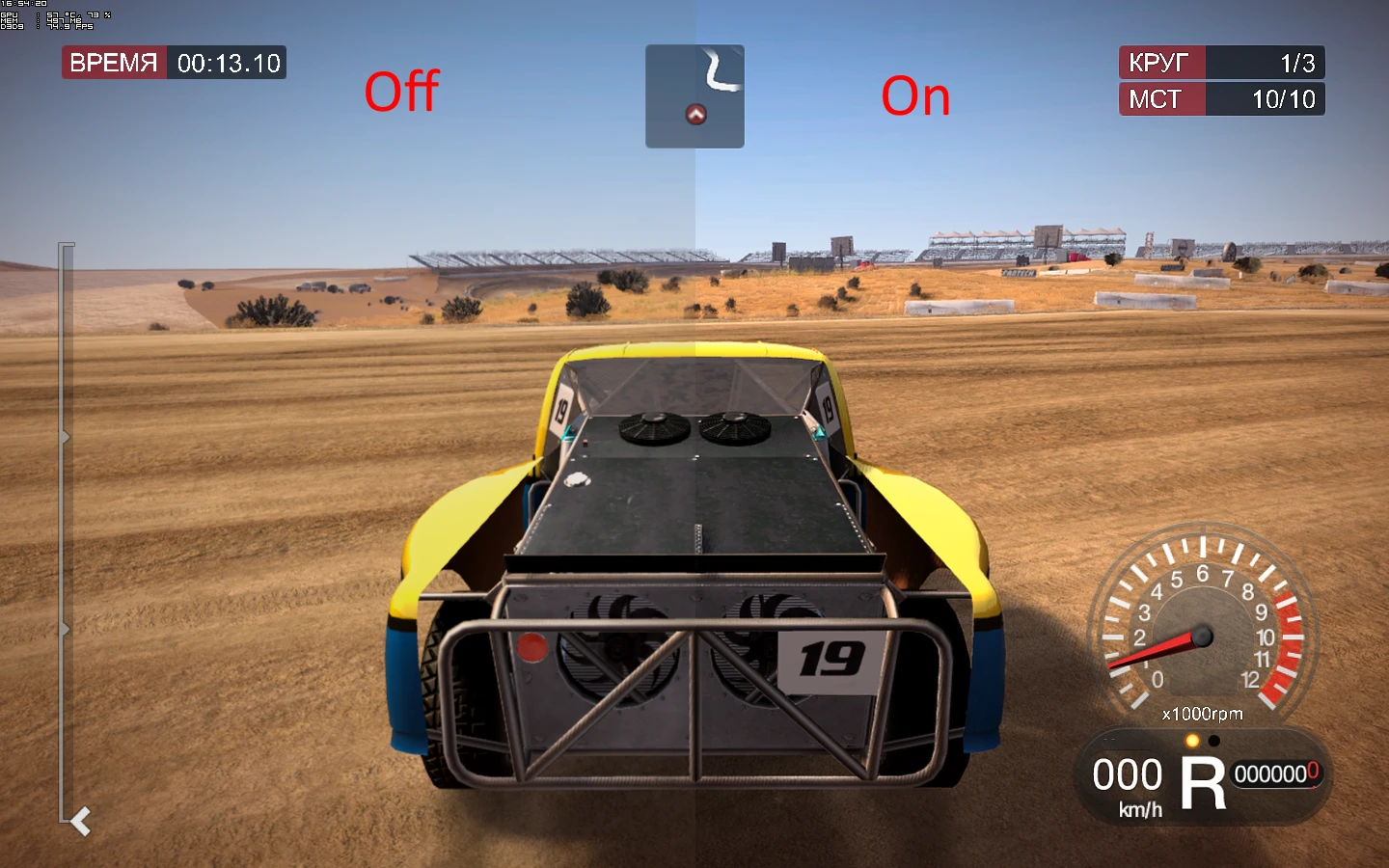Select the КРУГ 1/3 lap counter
Image resolution: width=1389 pixels, height=868 pixels.
(1221, 63)
